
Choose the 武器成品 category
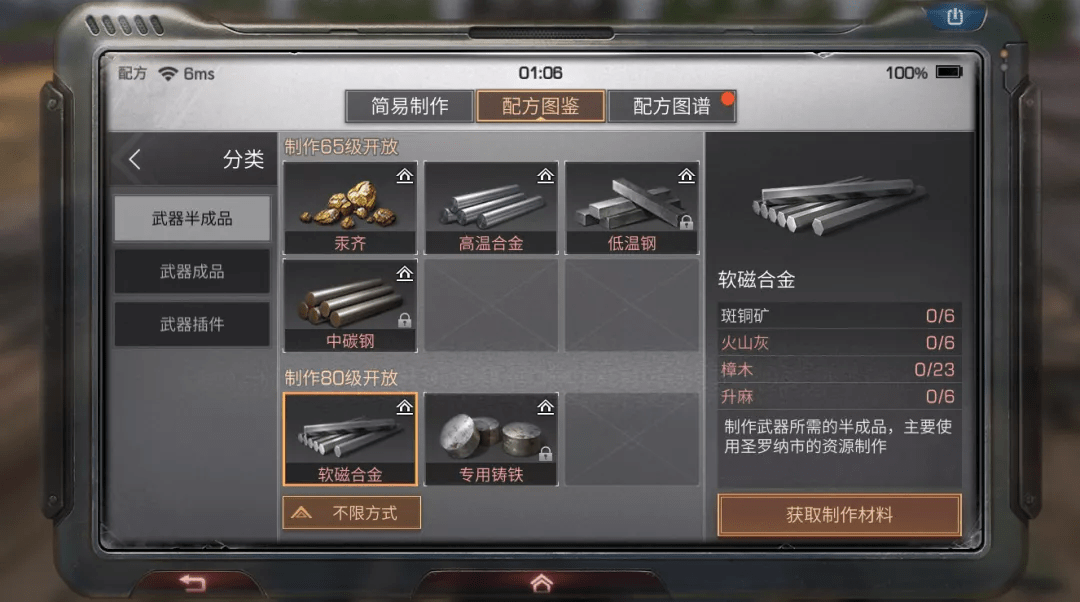(192, 272)
